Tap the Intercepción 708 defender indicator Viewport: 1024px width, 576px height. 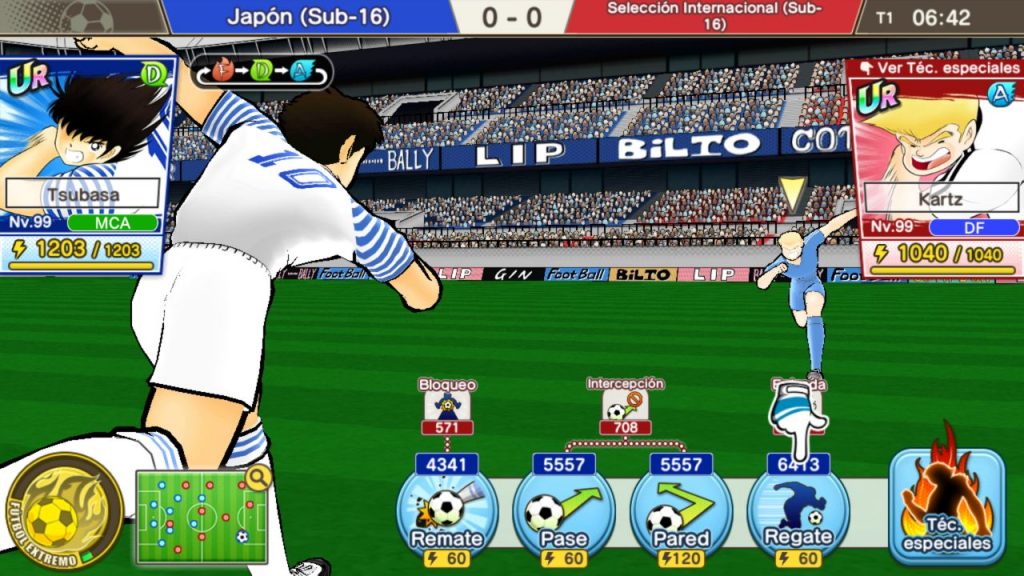pyautogui.click(x=625, y=410)
